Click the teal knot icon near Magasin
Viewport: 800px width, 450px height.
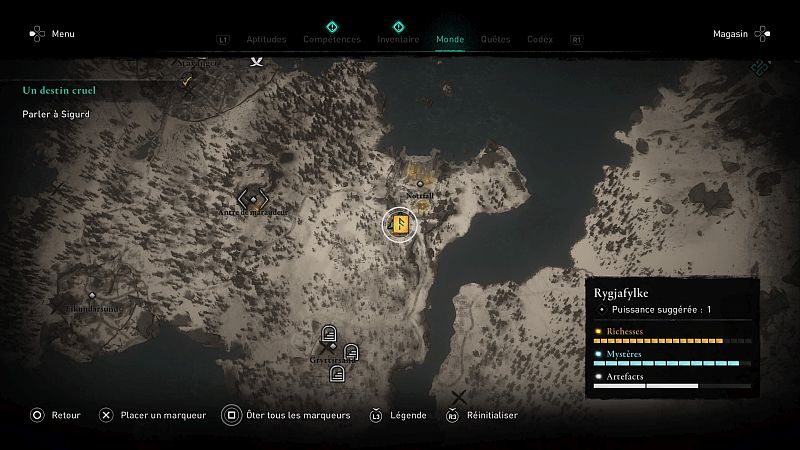coord(761,68)
